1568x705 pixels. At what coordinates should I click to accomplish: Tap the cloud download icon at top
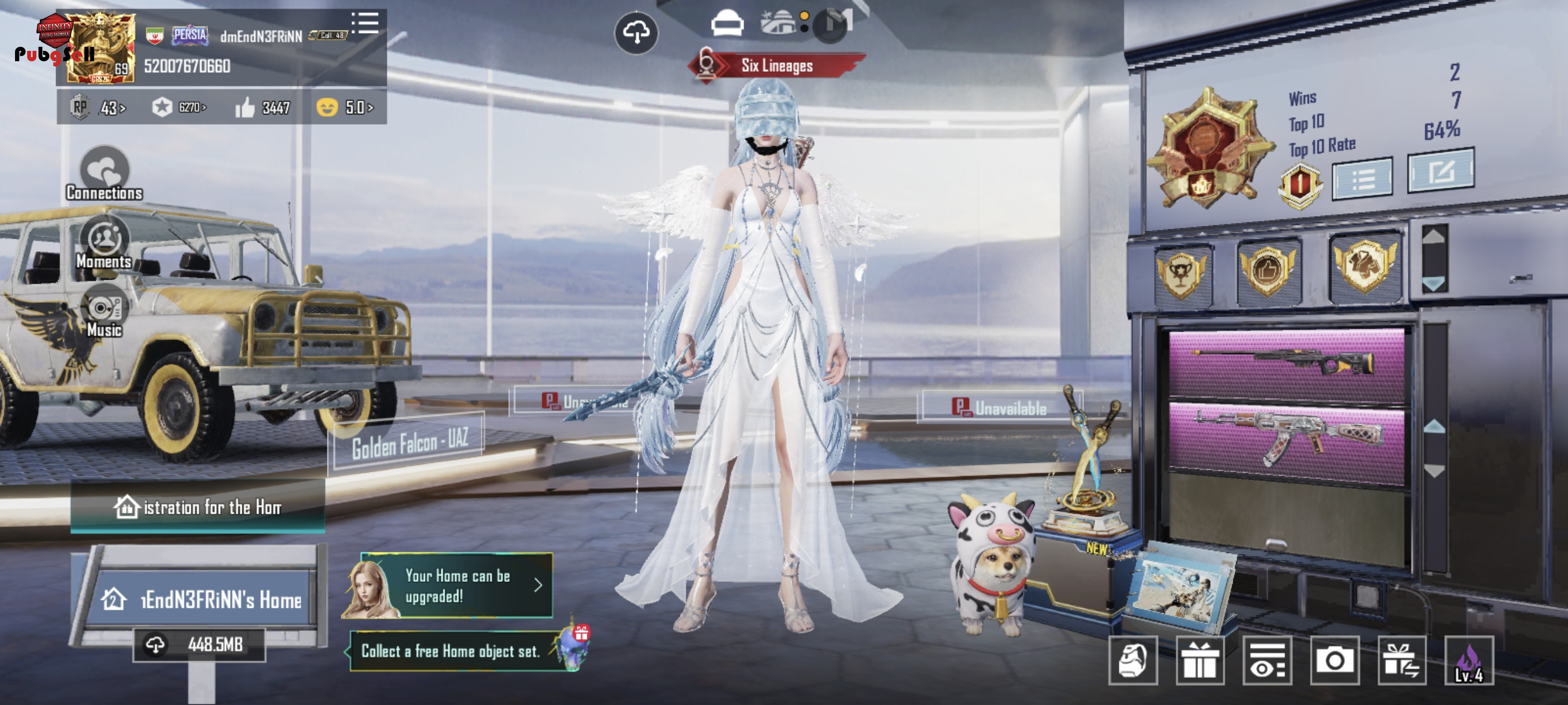click(x=635, y=32)
